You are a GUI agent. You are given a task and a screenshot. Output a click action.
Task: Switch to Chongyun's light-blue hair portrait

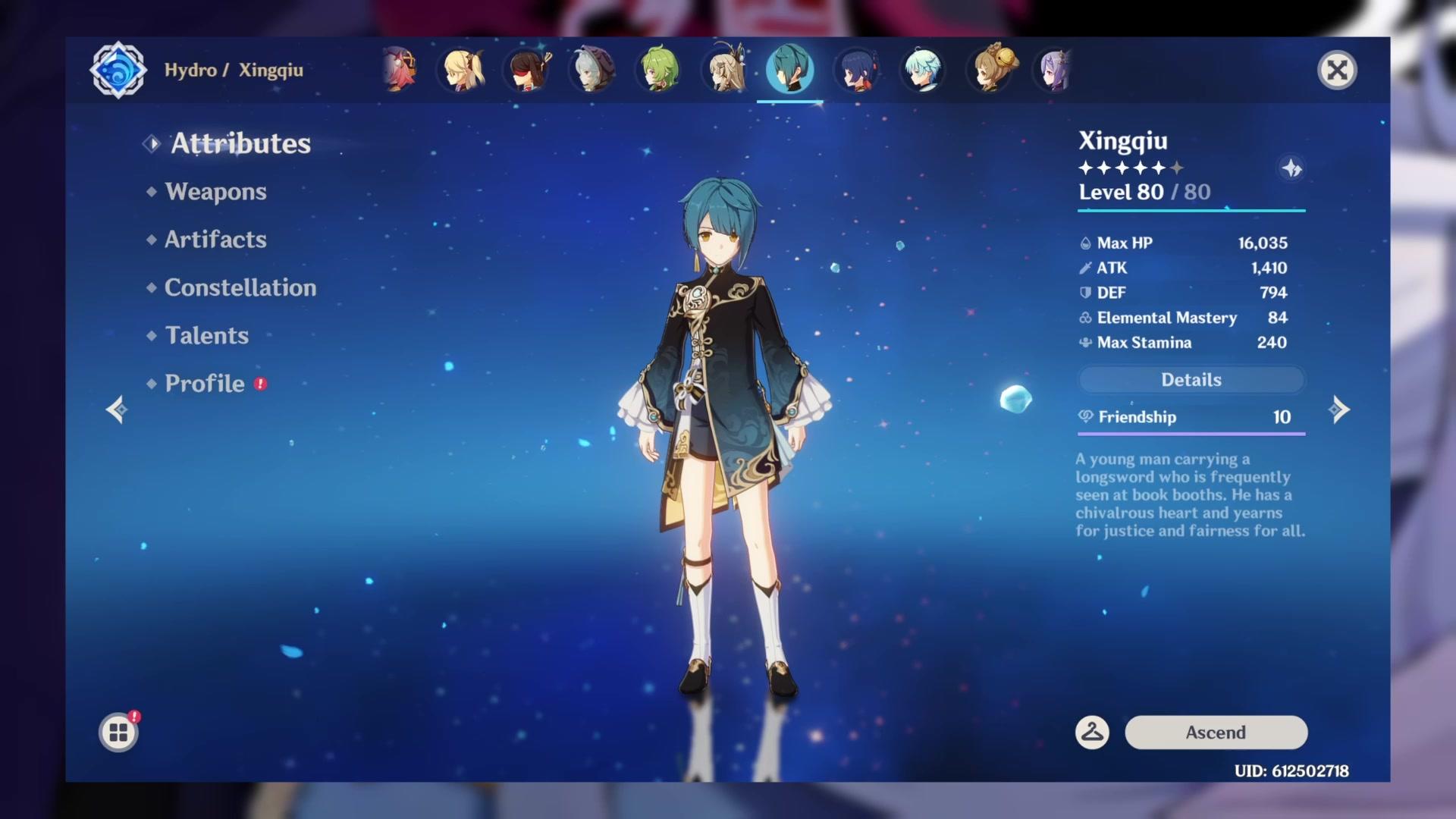(922, 71)
